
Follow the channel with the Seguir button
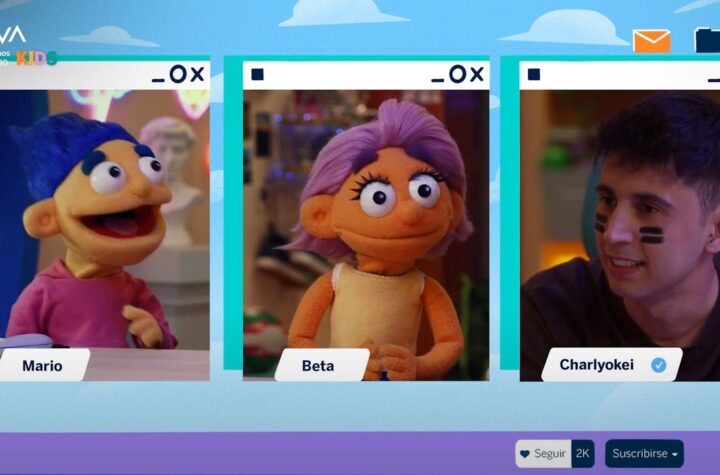[x=543, y=454]
